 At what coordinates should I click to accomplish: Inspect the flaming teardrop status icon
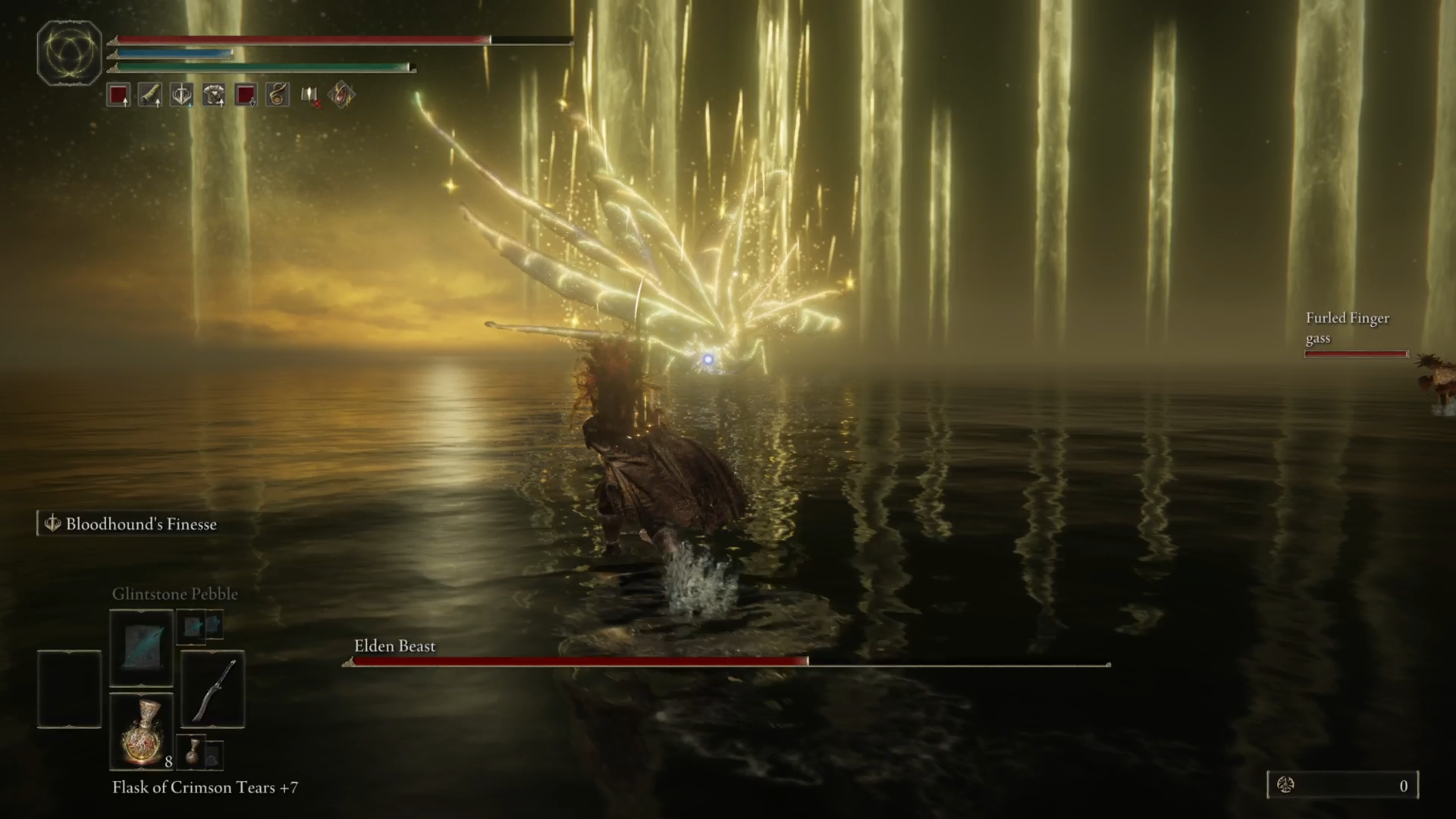pyautogui.click(x=341, y=96)
